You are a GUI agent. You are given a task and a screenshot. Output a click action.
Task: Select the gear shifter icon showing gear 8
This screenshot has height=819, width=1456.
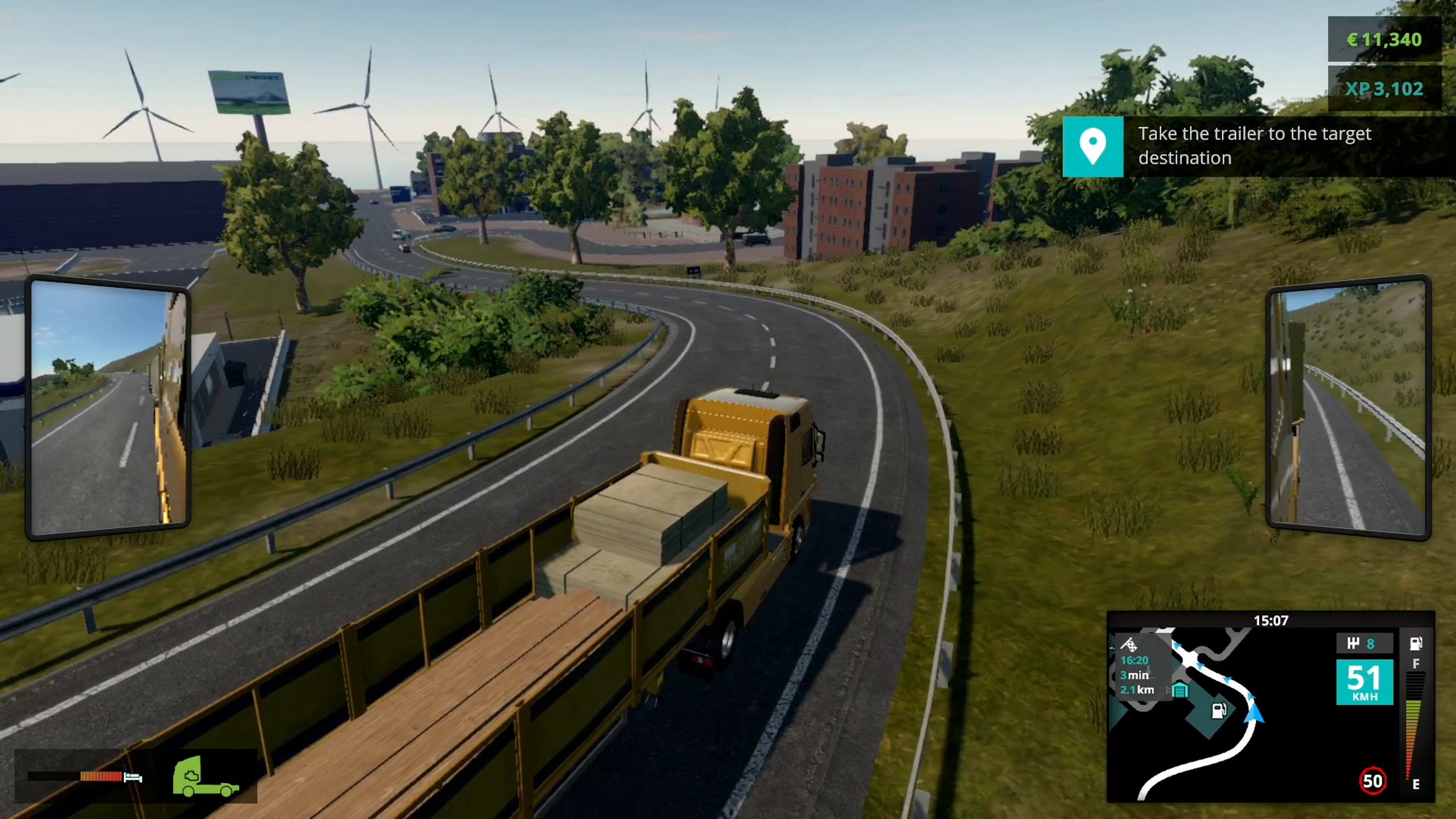[x=1365, y=643]
